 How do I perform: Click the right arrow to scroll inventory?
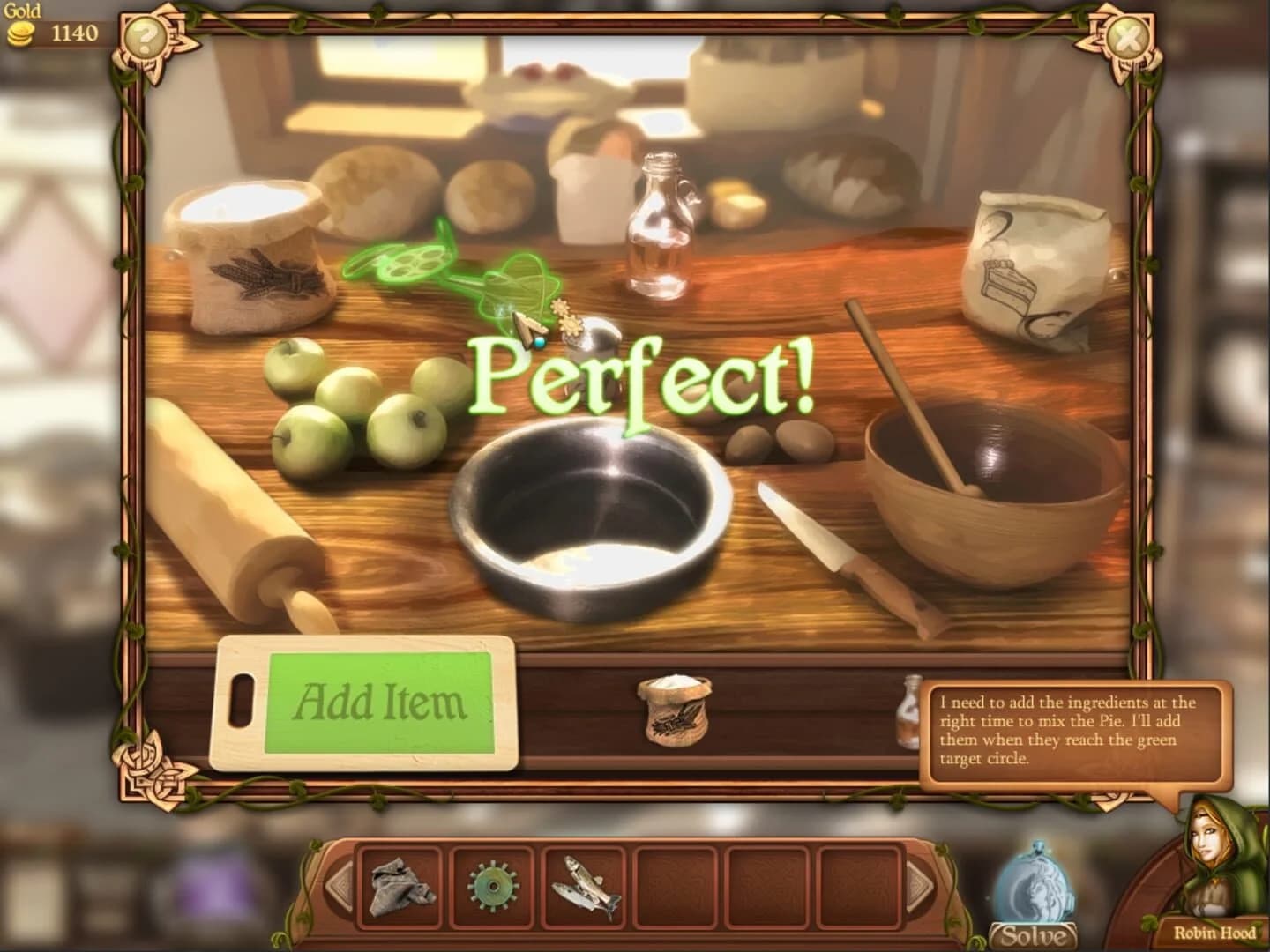[x=919, y=885]
